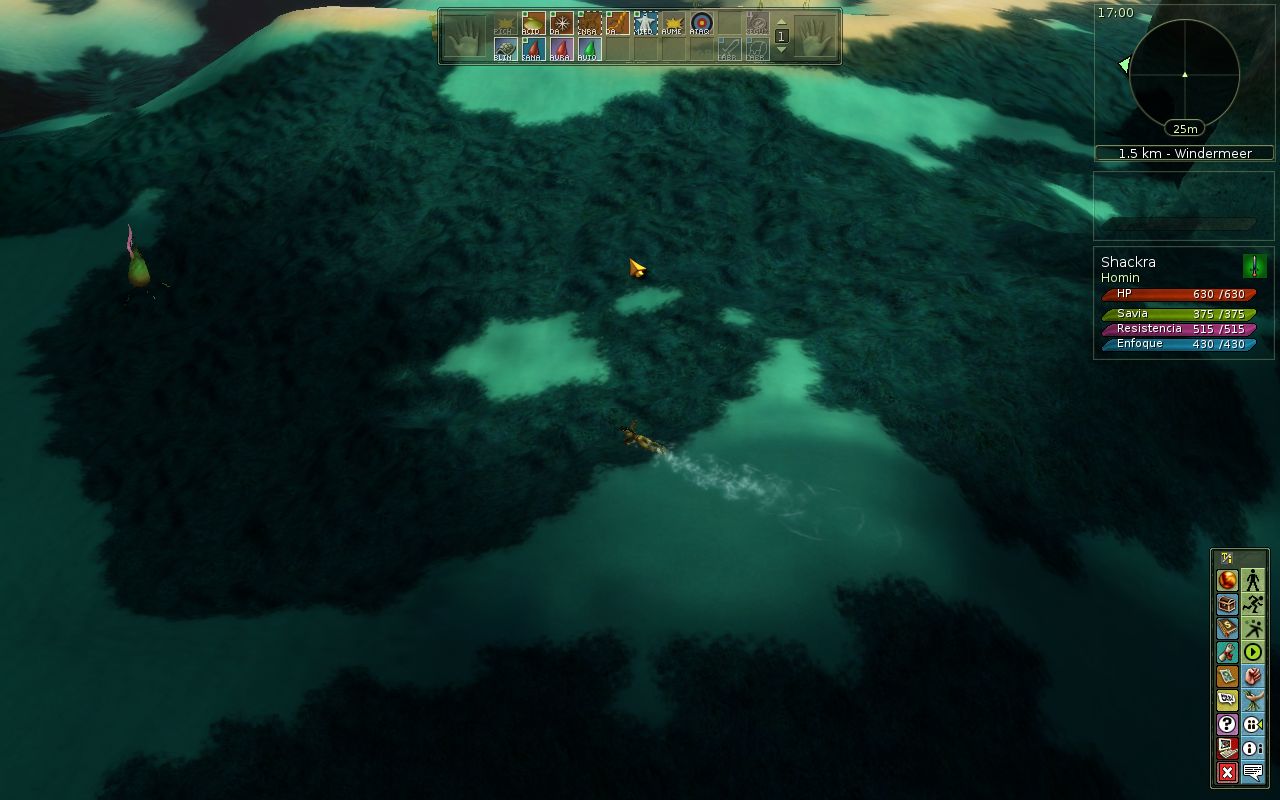This screenshot has width=1280, height=800.
Task: Open the map icon in the side toolbar
Action: click(1227, 677)
